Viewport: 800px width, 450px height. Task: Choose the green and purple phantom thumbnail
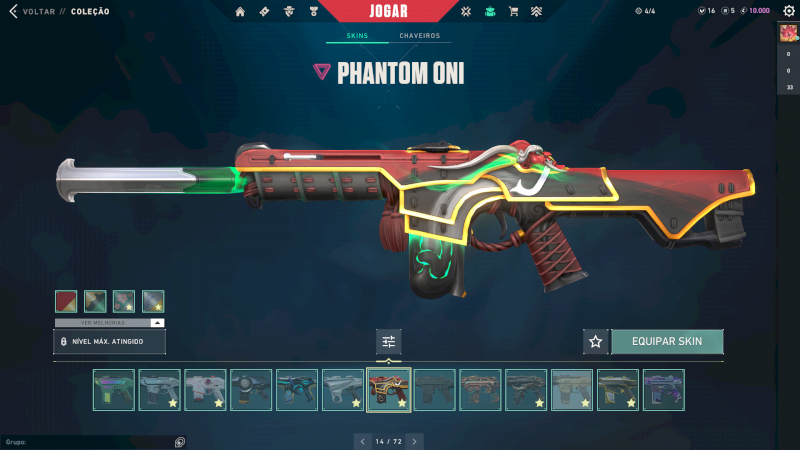pos(113,390)
